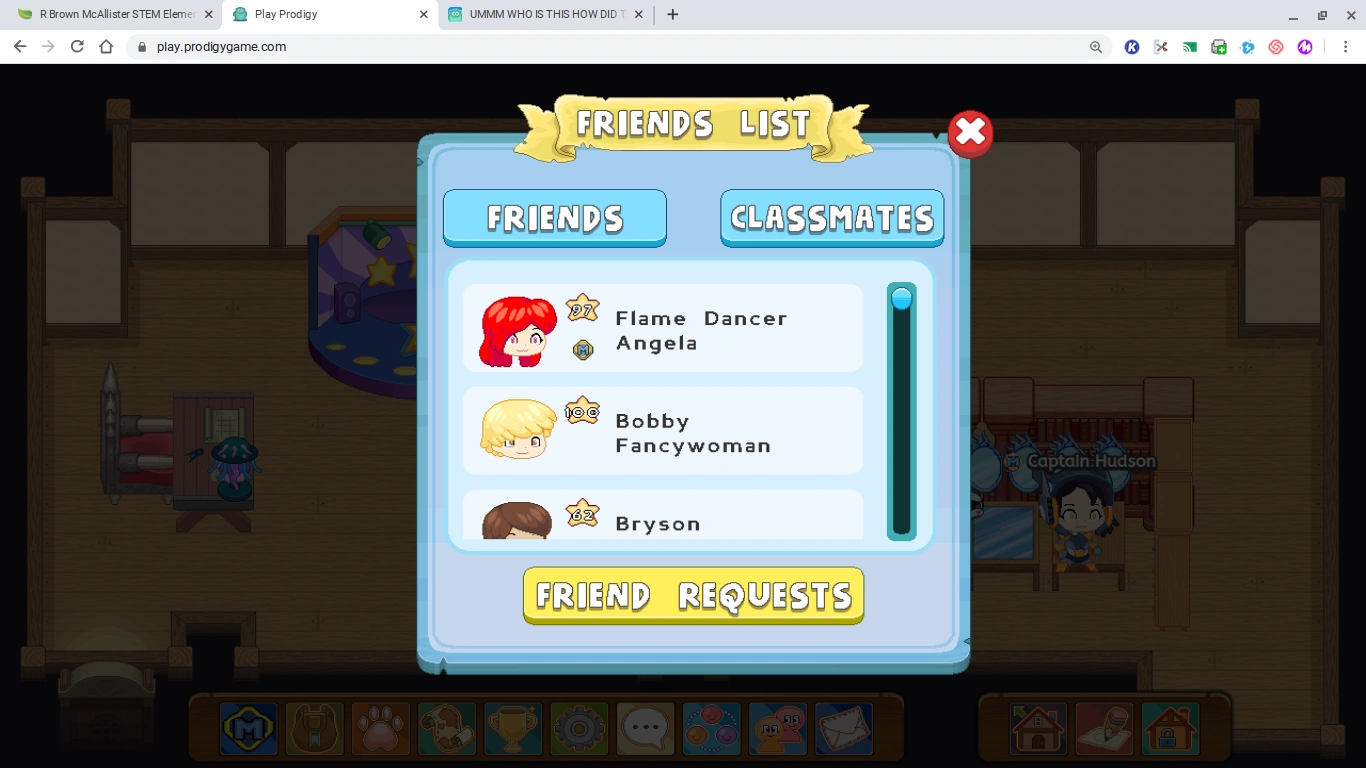
Task: Select Flame Dancer Angela from the list
Action: click(x=663, y=330)
